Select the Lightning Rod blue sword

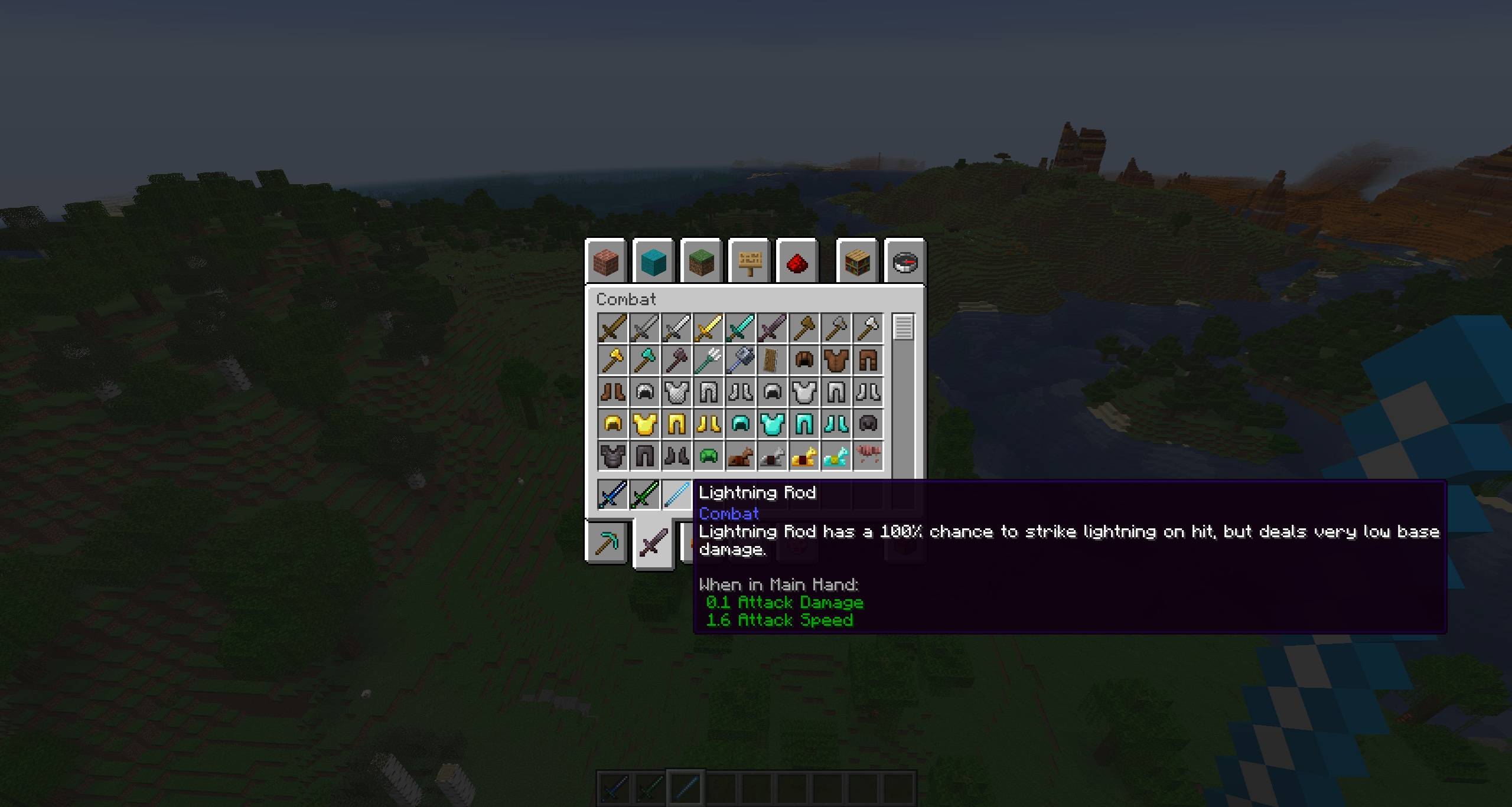click(x=677, y=495)
